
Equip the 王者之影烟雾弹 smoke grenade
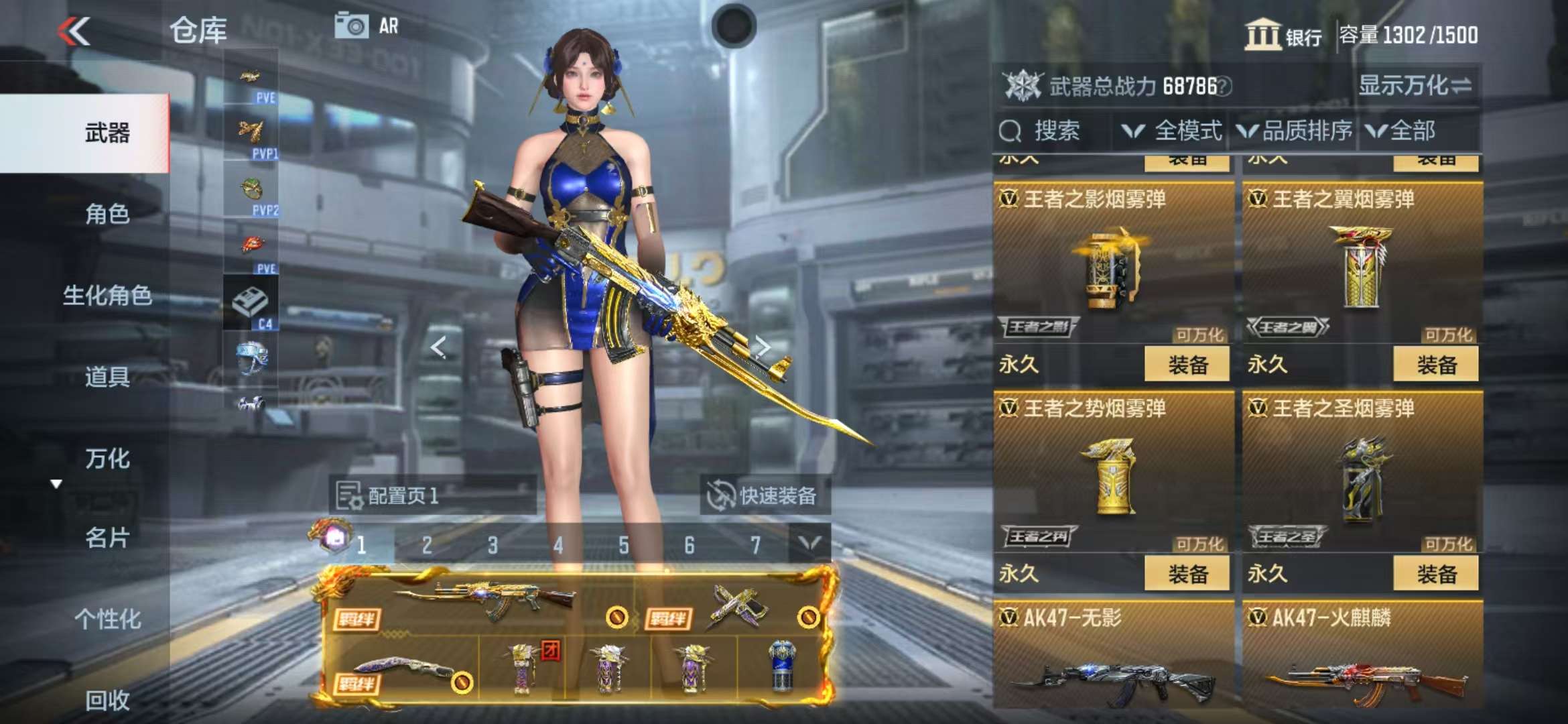click(1187, 365)
